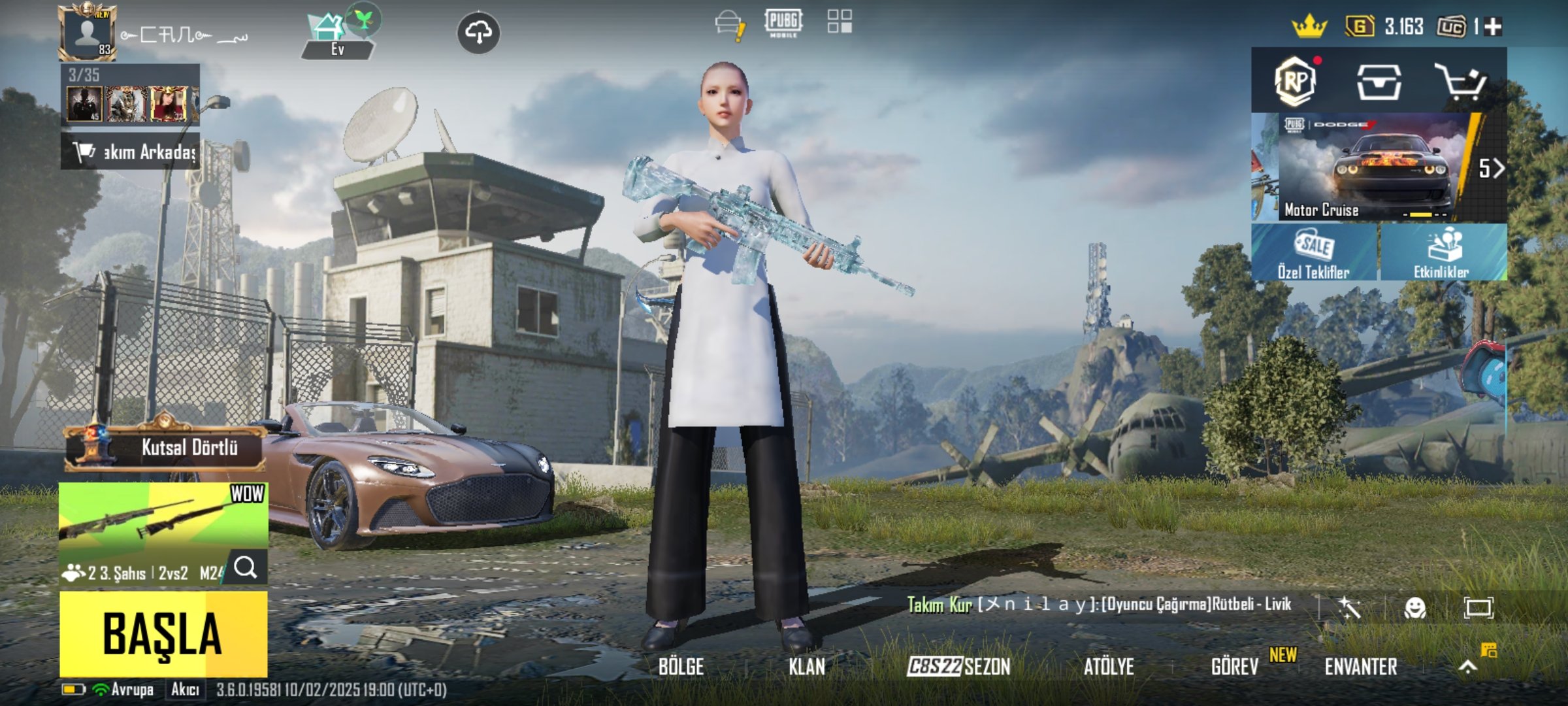Open the Kutsal Dörtlü event banner
The width and height of the screenshot is (1568, 706).
coord(165,447)
